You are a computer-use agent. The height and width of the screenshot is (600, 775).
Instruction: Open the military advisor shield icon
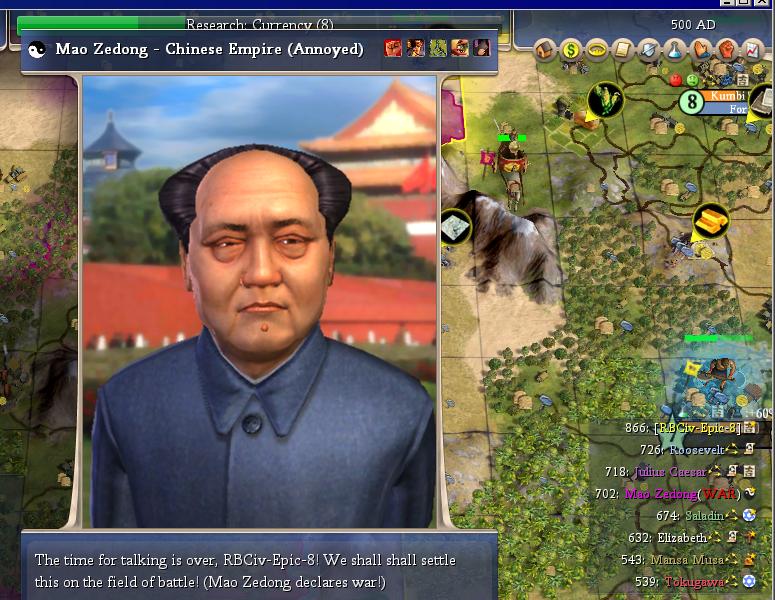649,49
